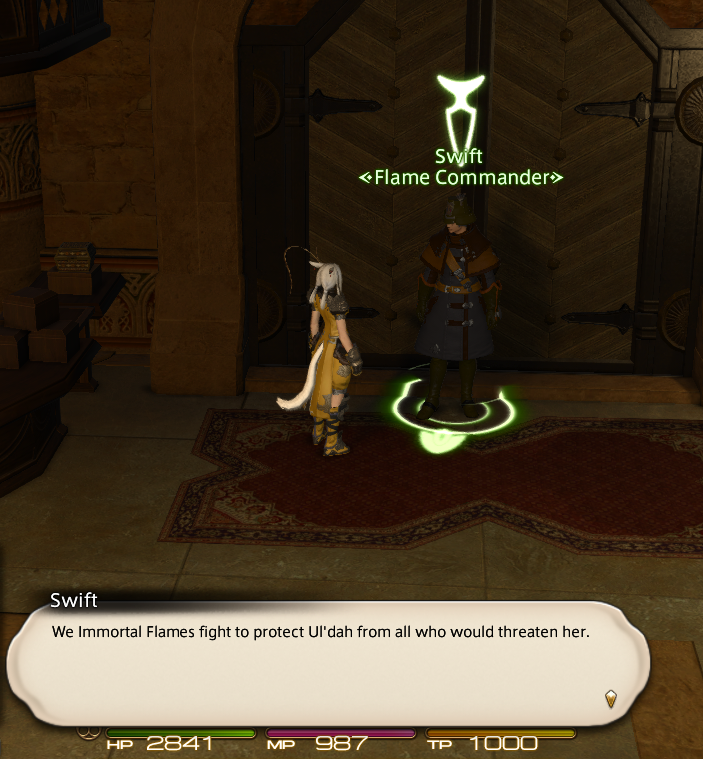Click the dialogue advance arrow indicator
The width and height of the screenshot is (703, 759).
(x=611, y=698)
